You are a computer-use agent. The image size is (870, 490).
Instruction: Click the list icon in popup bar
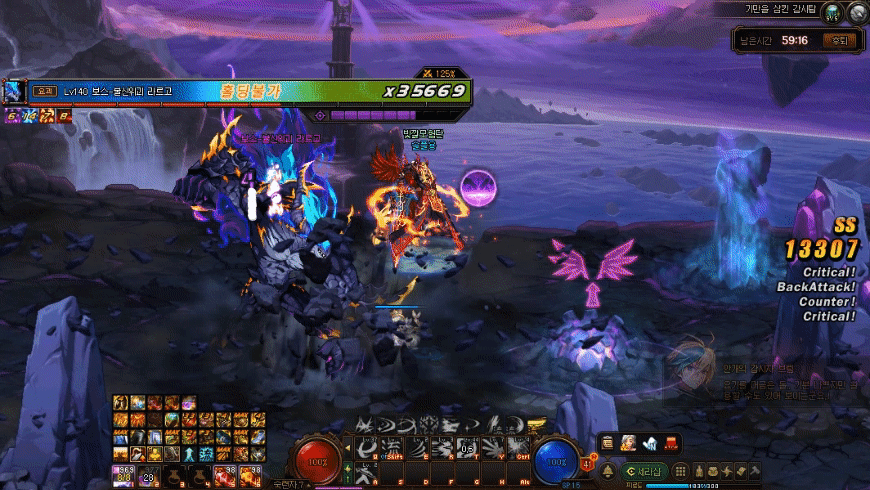pyautogui.click(x=608, y=441)
